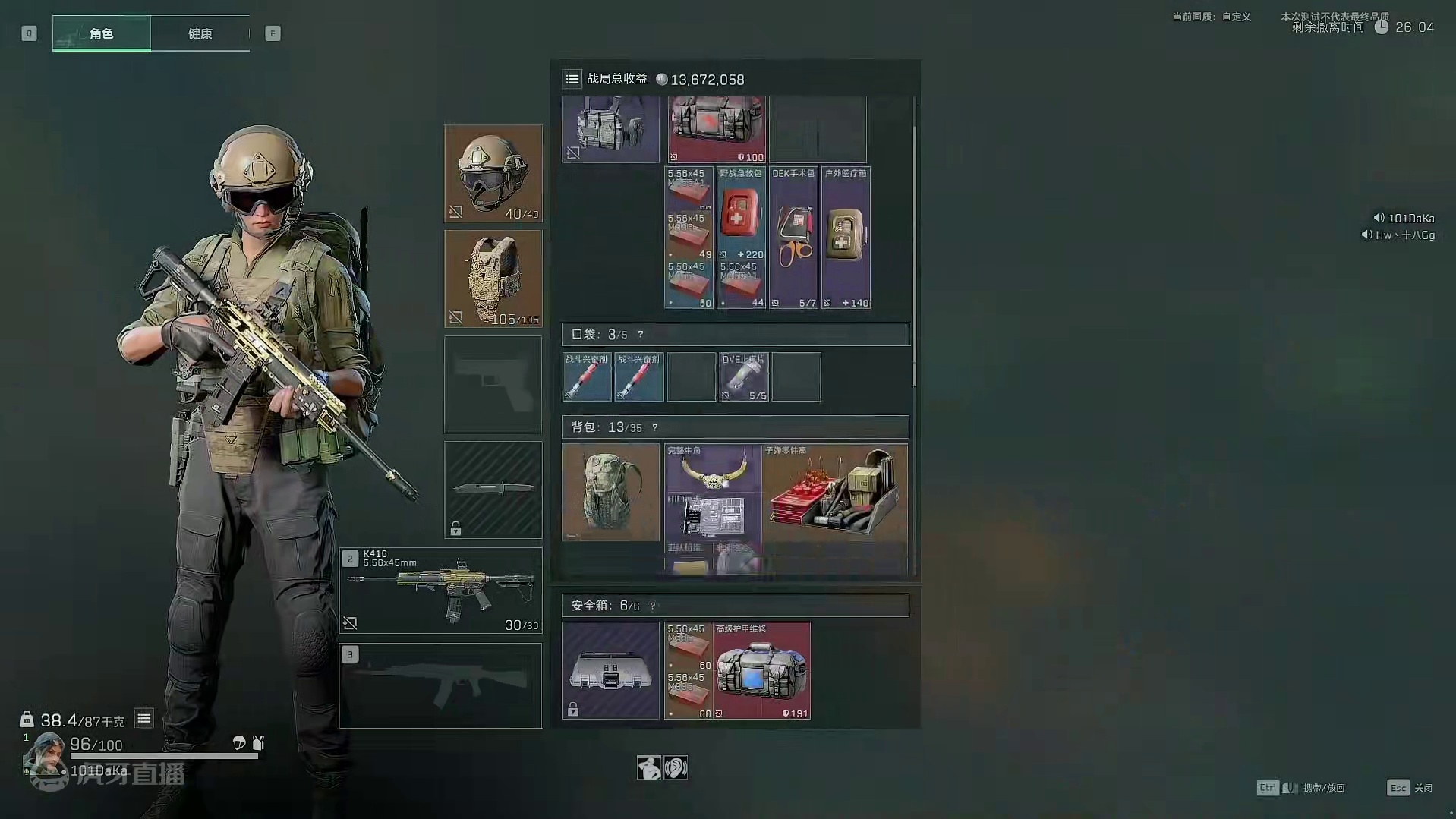Open the carry weight details list icon
Viewport: 1456px width, 819px height.
click(x=143, y=718)
